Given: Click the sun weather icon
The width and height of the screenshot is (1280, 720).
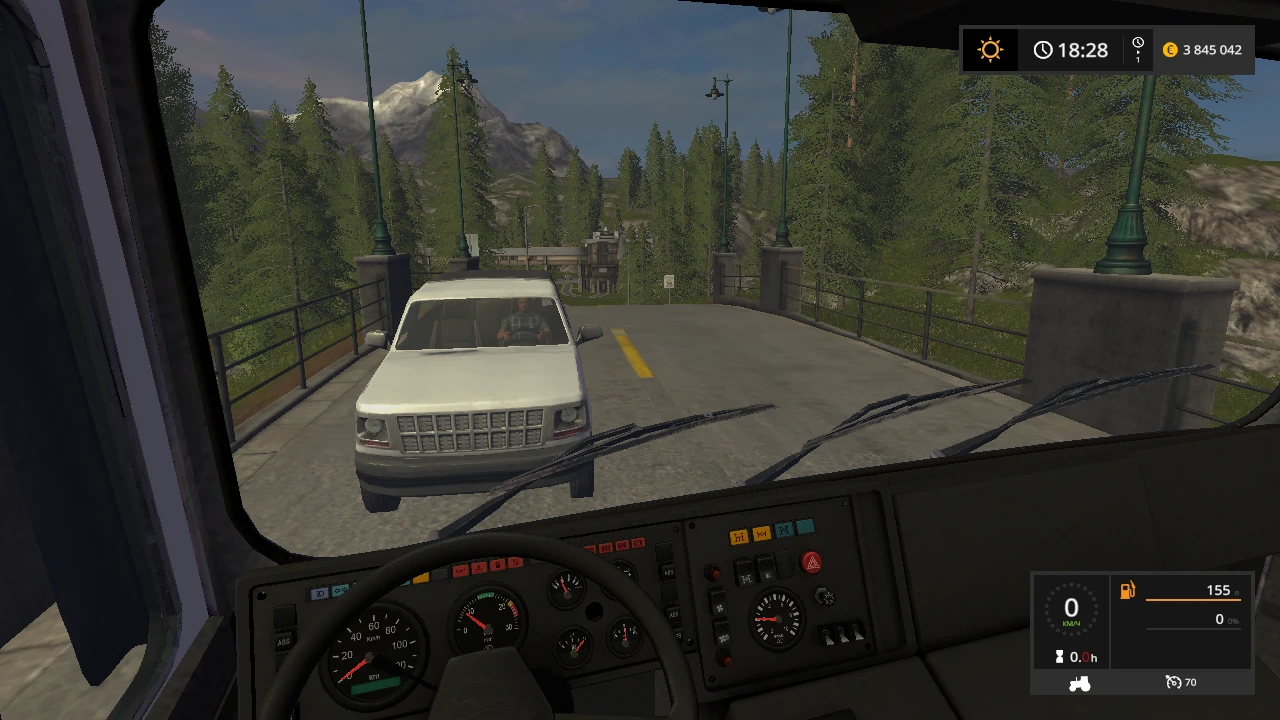Looking at the screenshot, I should [989, 49].
